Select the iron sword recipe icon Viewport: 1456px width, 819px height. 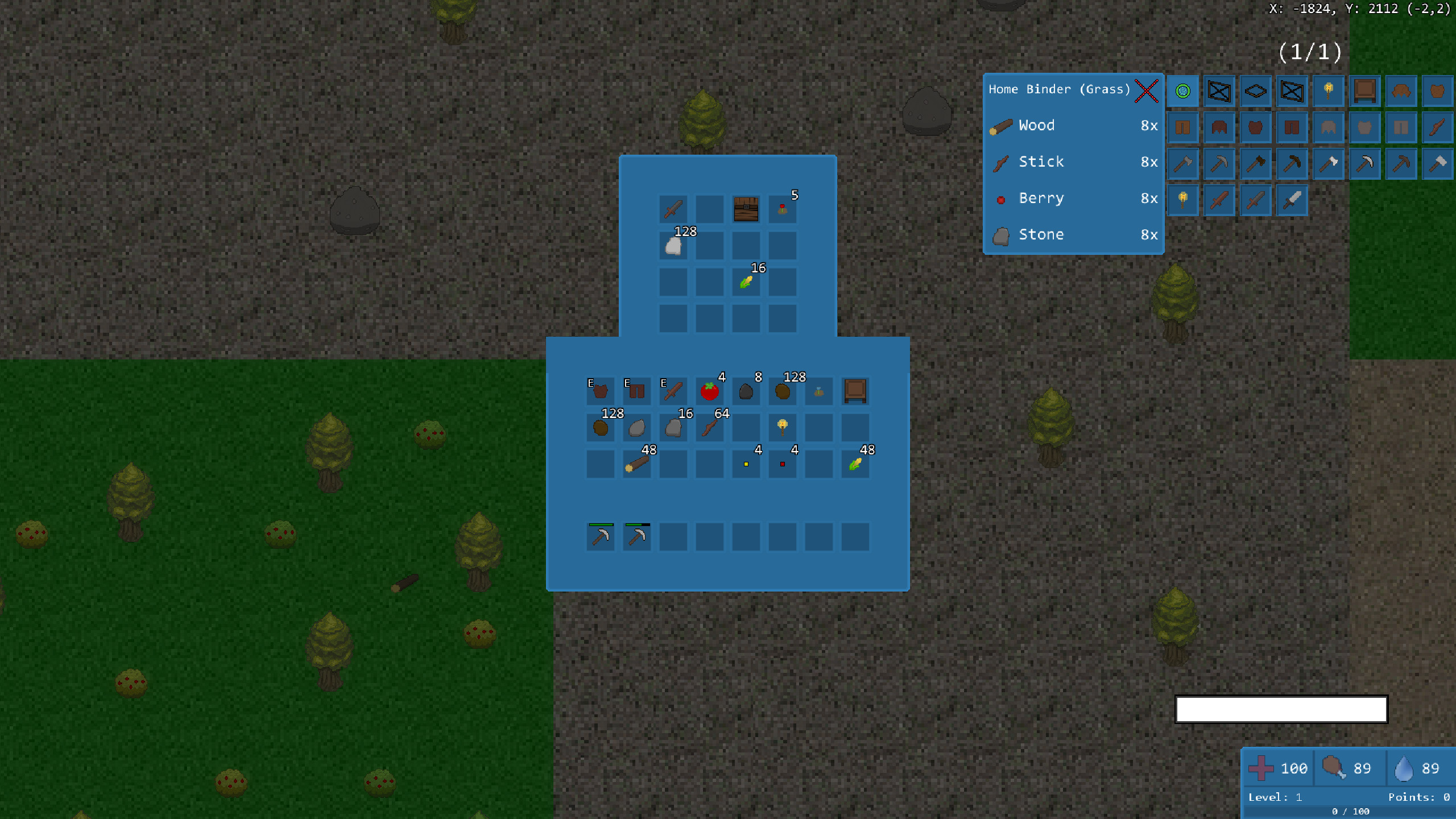(1293, 200)
